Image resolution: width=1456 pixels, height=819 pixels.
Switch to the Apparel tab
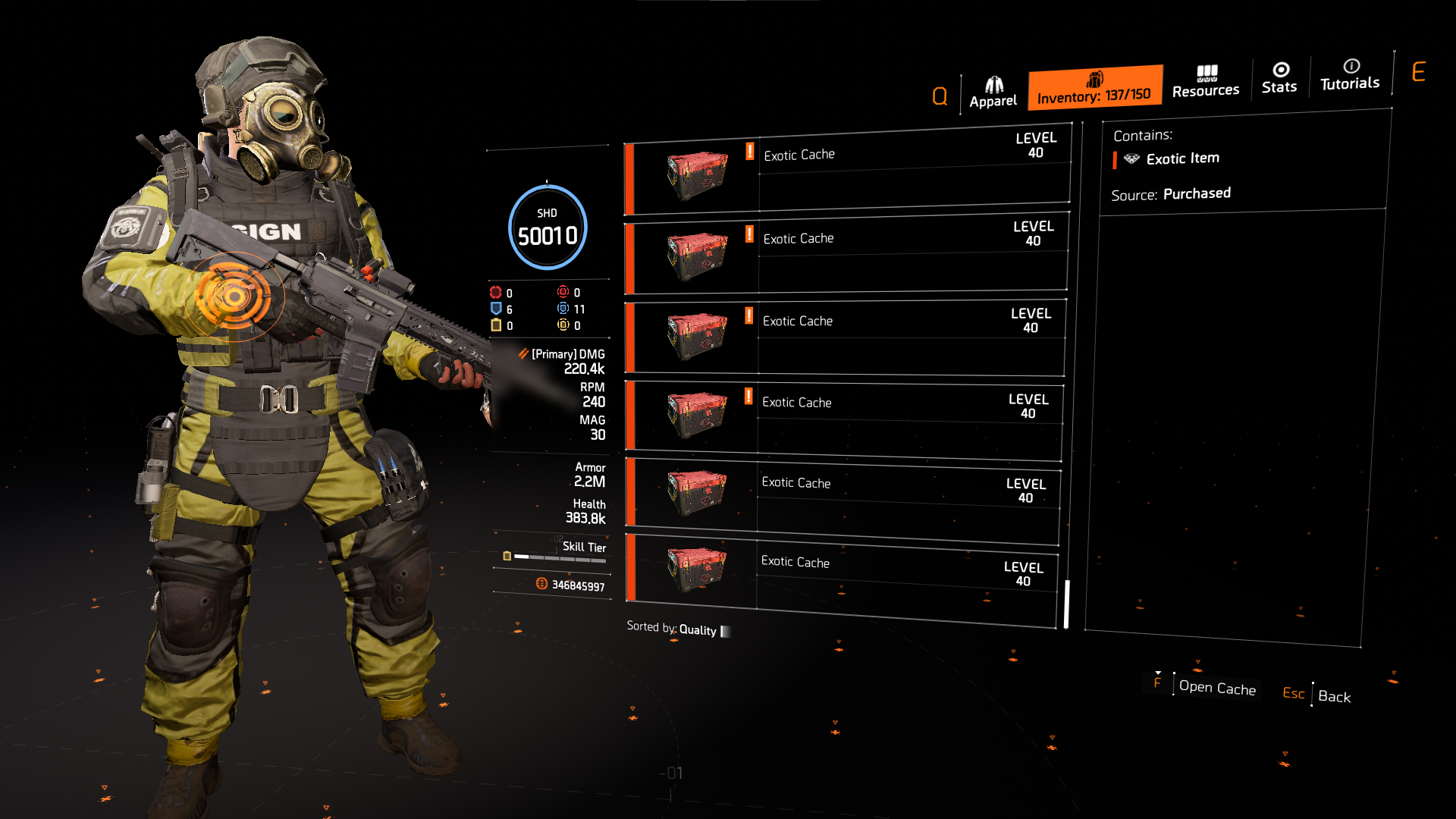click(x=993, y=93)
